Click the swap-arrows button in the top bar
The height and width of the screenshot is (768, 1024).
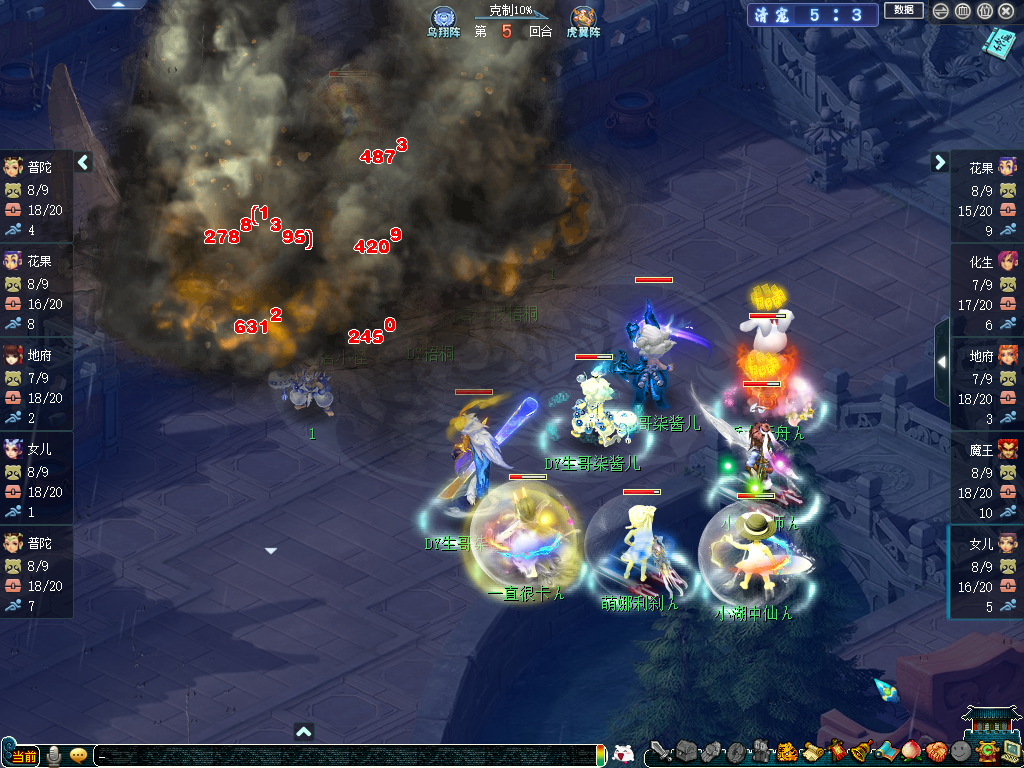coord(940,11)
